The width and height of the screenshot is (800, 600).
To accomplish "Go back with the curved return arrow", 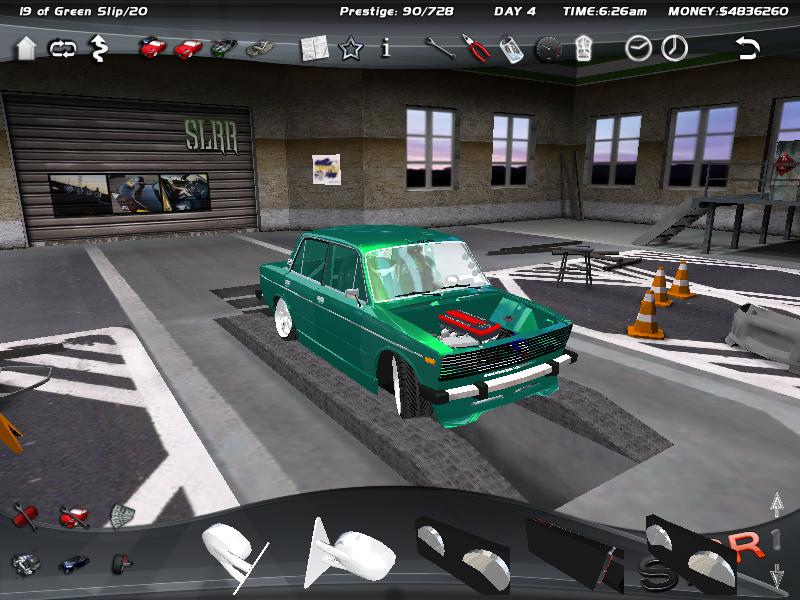I will pyautogui.click(x=747, y=48).
